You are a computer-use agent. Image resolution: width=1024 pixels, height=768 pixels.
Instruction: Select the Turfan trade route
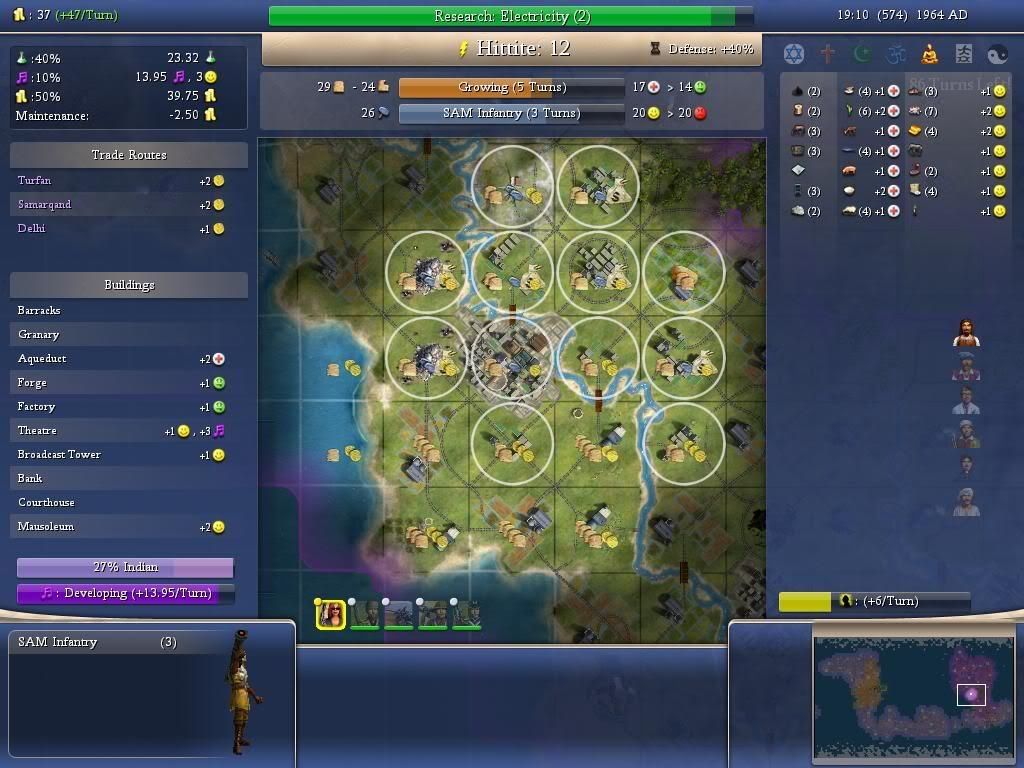35,180
